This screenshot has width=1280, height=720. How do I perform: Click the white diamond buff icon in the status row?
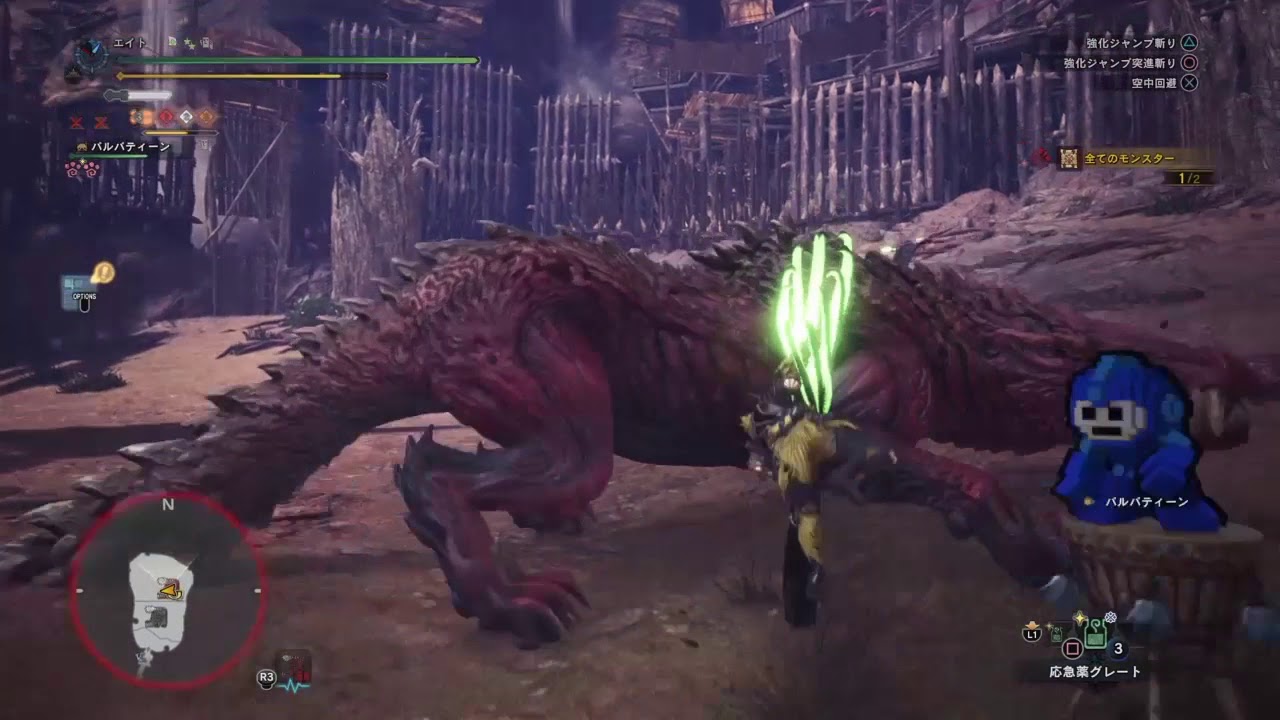coord(186,117)
